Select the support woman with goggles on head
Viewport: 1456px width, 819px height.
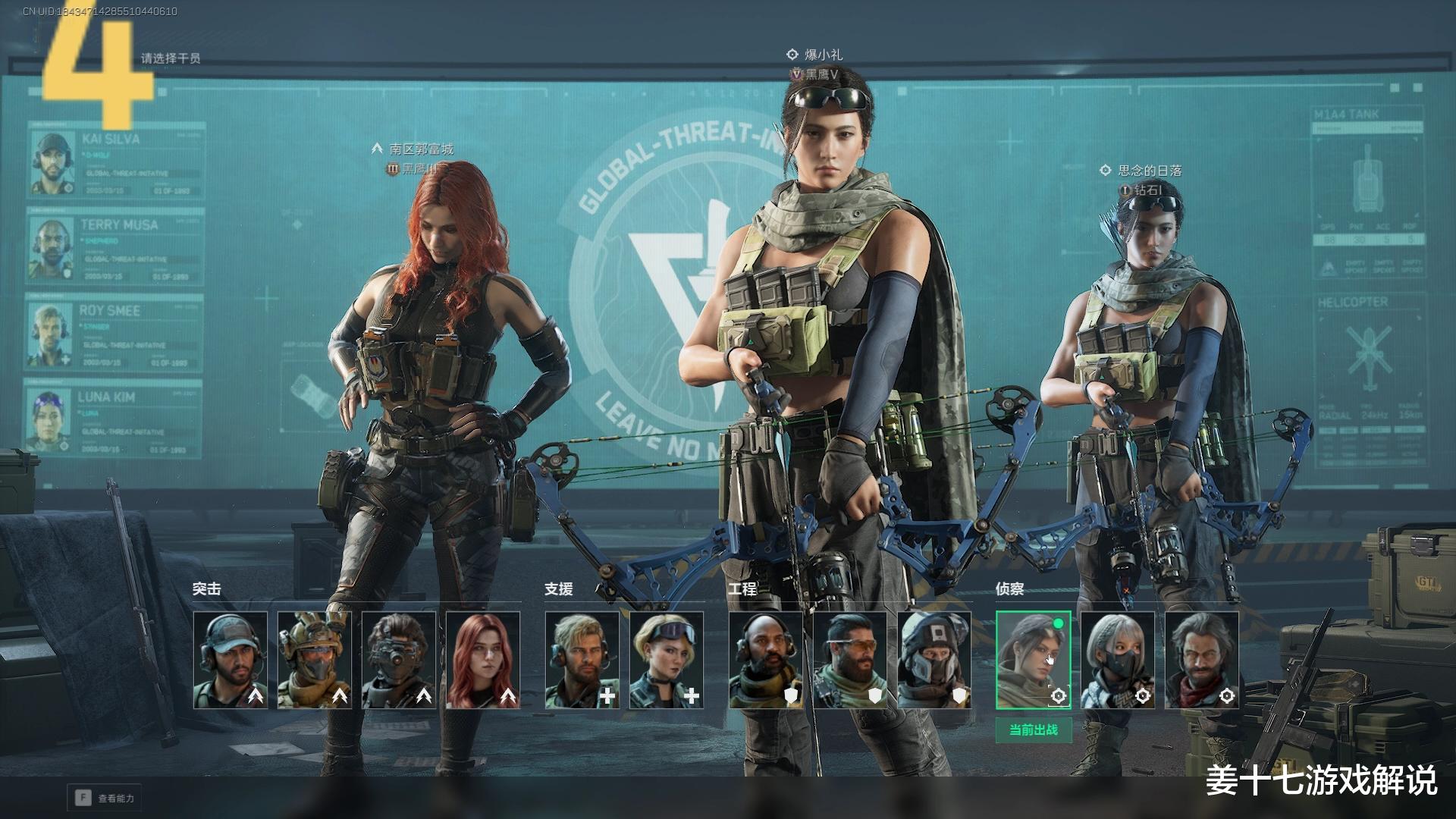(x=667, y=660)
